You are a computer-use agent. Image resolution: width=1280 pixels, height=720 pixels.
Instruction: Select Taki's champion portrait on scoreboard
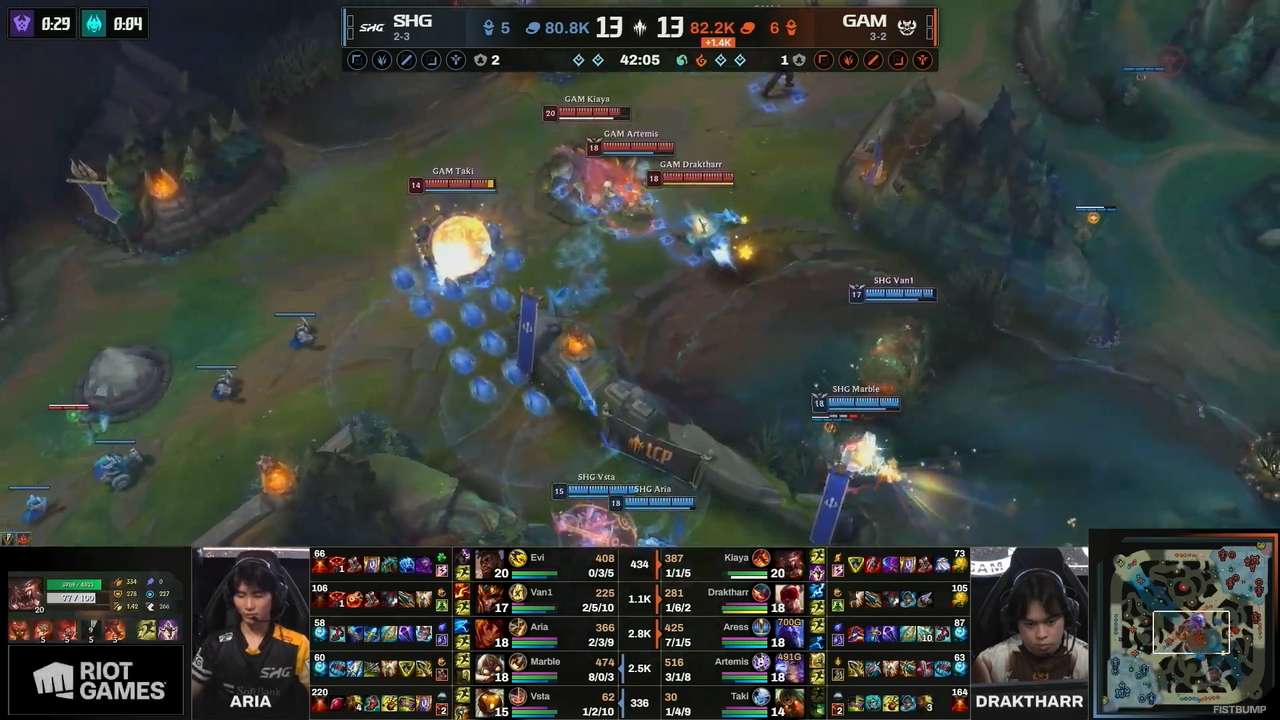tap(789, 702)
